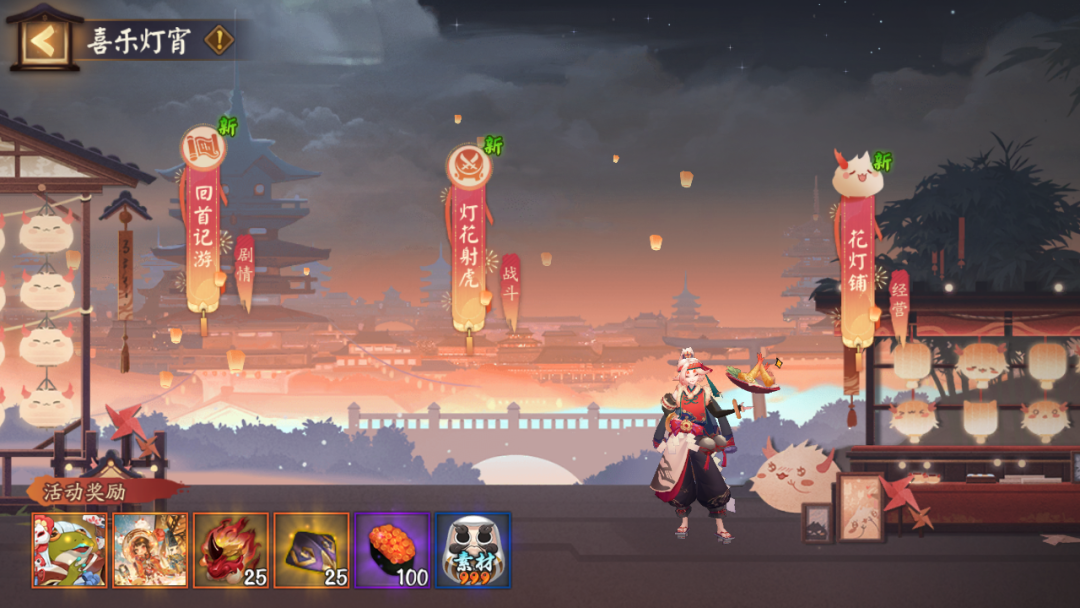The width and height of the screenshot is (1080, 608).
Task: Go back using the arrow button
Action: pyautogui.click(x=43, y=41)
